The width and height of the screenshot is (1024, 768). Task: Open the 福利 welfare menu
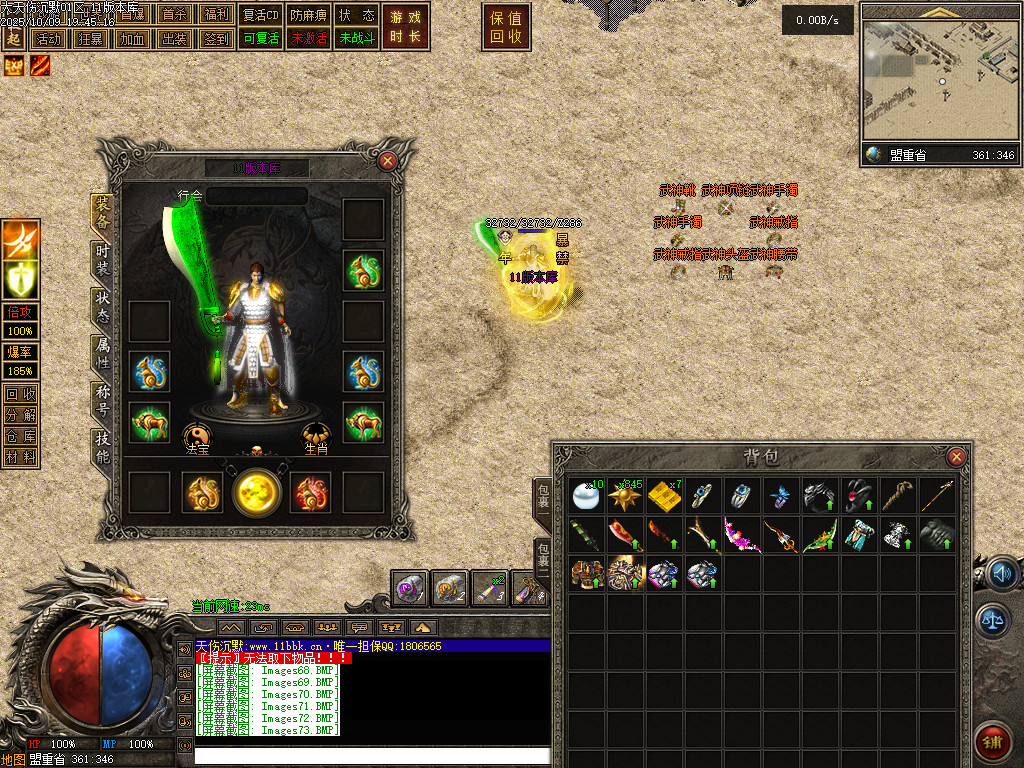215,15
